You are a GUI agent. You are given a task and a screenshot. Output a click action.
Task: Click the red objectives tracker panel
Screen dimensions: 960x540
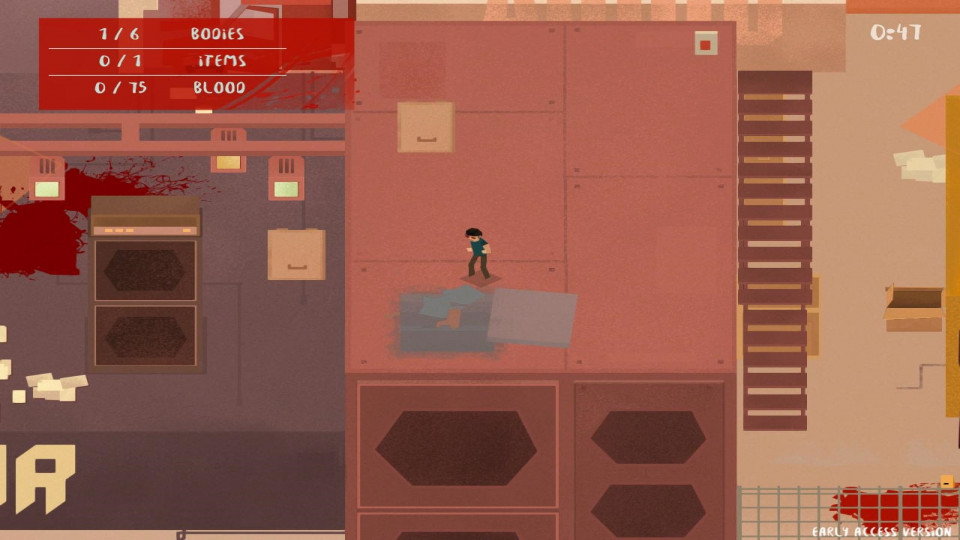click(195, 62)
